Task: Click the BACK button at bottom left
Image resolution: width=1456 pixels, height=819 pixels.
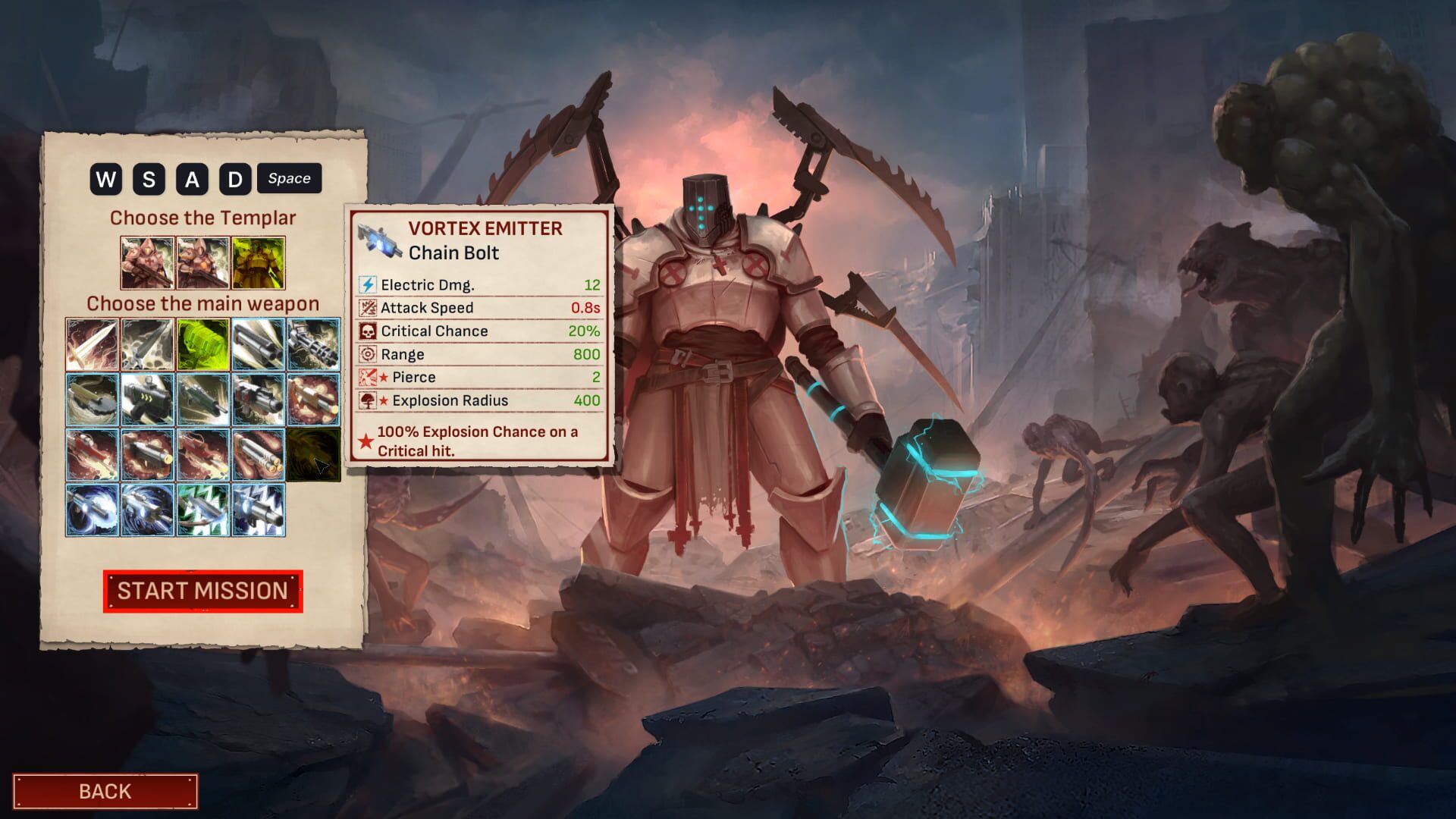Action: click(x=105, y=791)
